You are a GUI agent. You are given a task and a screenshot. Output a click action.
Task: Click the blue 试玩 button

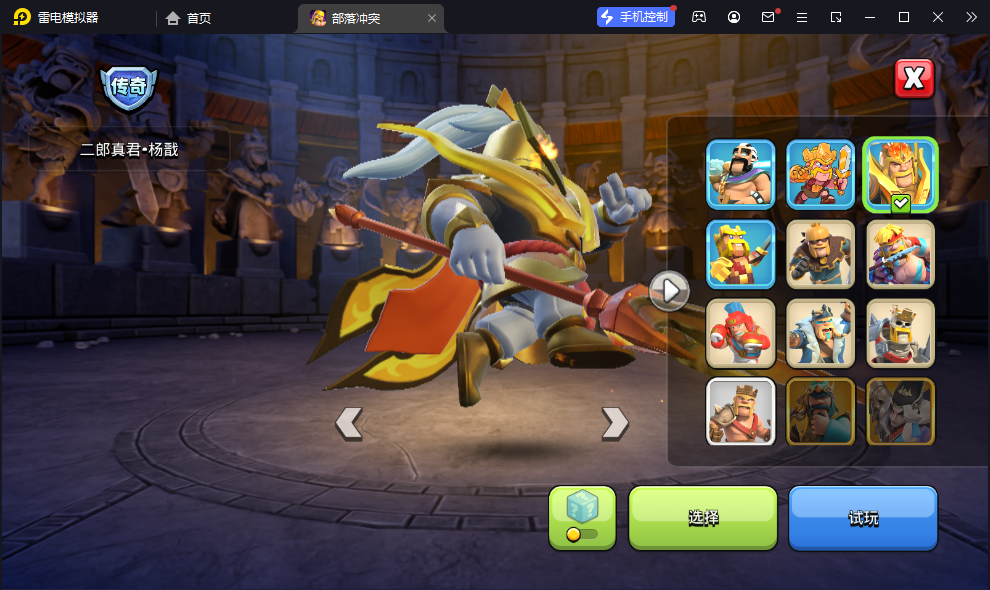[x=862, y=518]
